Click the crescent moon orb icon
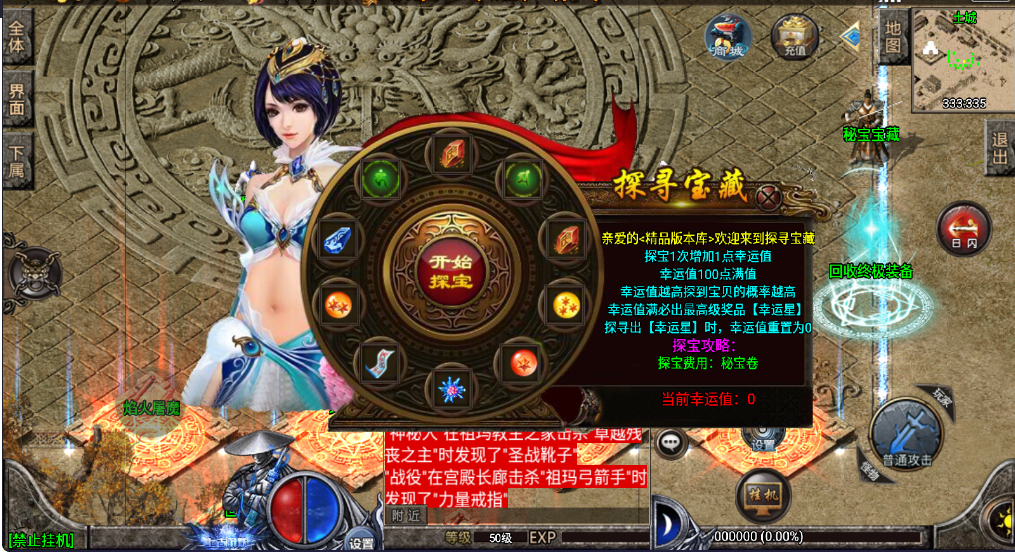 667,524
